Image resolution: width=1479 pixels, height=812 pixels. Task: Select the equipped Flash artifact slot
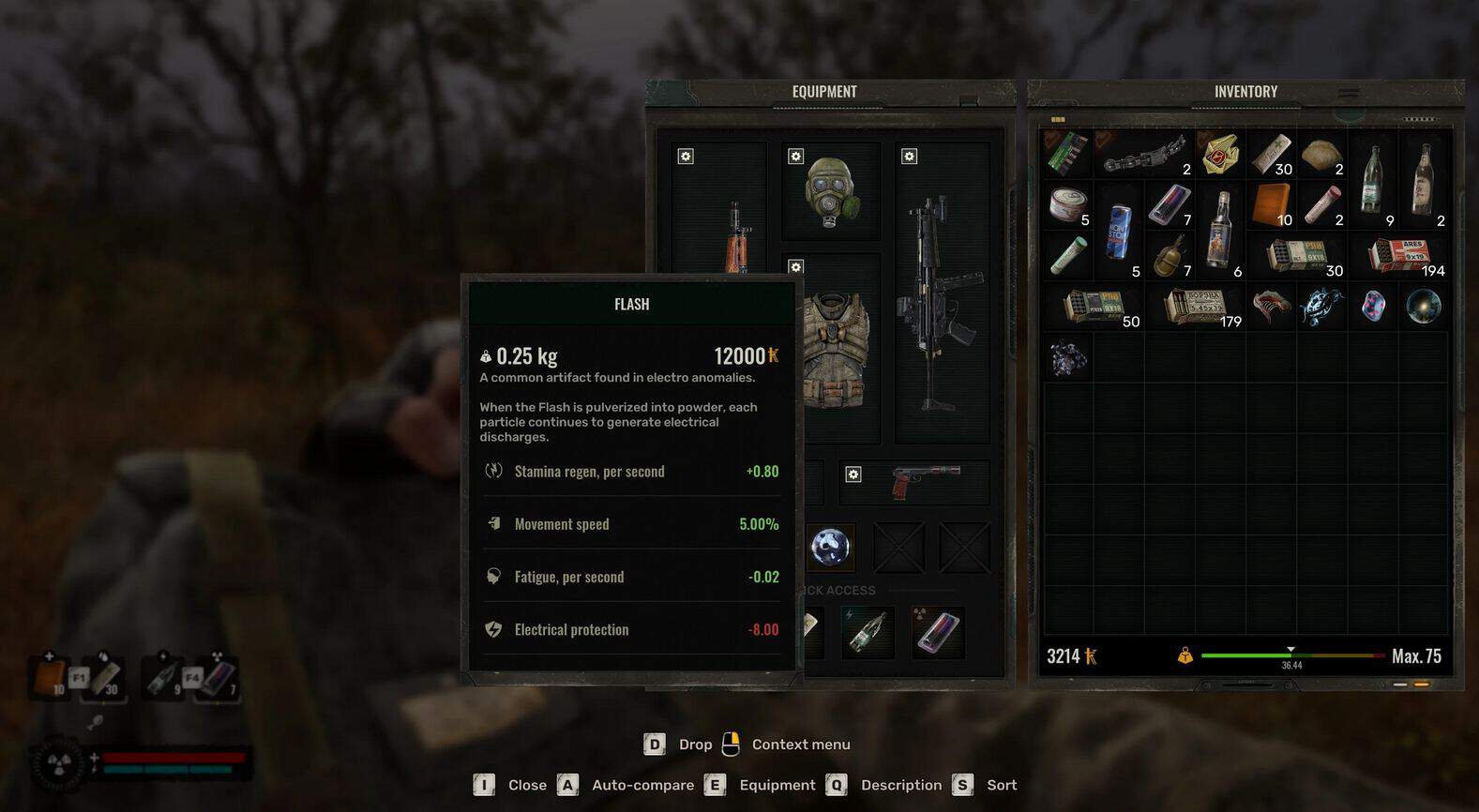(830, 547)
